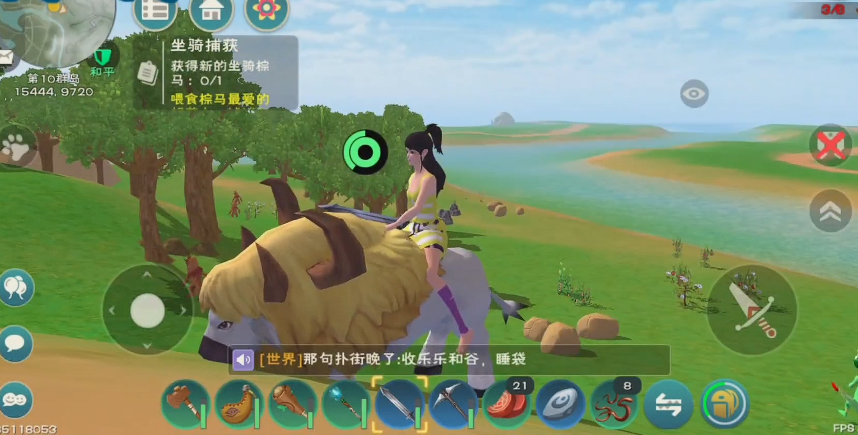Toggle the eye visibility button
The image size is (858, 435).
(x=694, y=95)
